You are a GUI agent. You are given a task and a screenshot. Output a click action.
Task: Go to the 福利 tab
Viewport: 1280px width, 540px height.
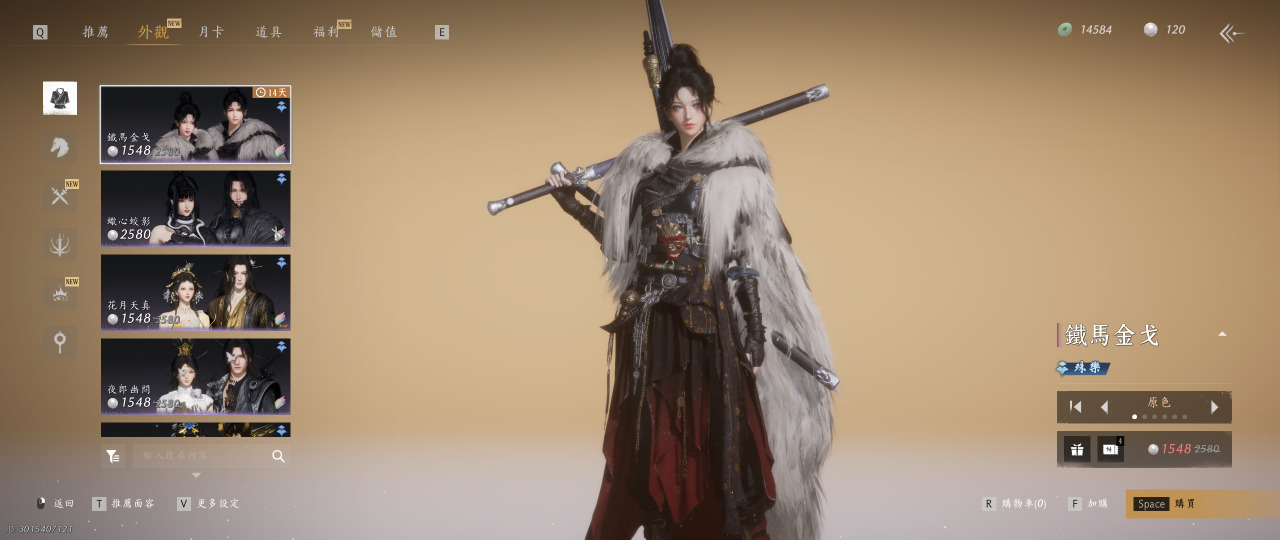pyautogui.click(x=327, y=32)
